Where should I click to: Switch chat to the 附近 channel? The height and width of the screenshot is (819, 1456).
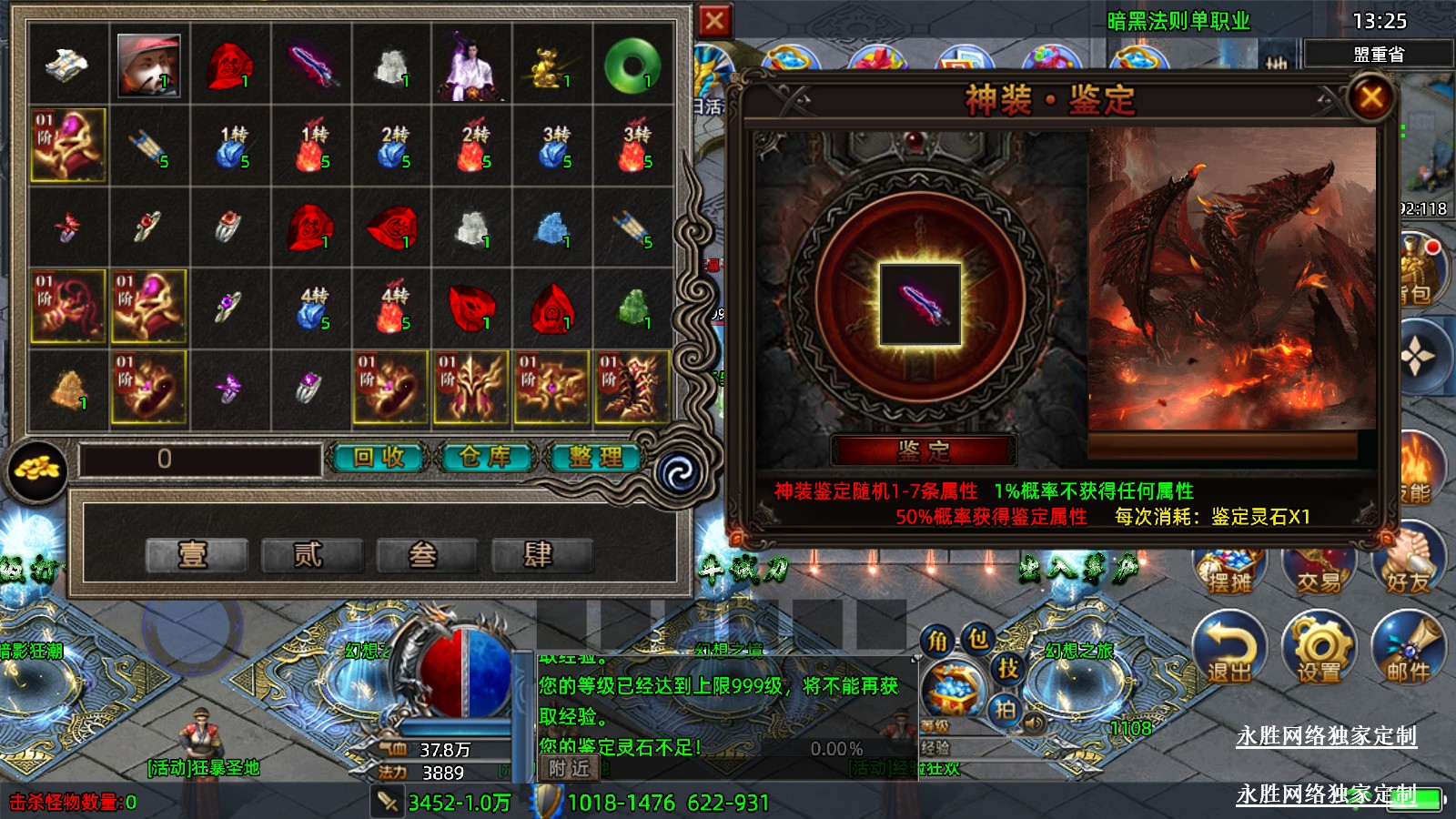tap(569, 768)
